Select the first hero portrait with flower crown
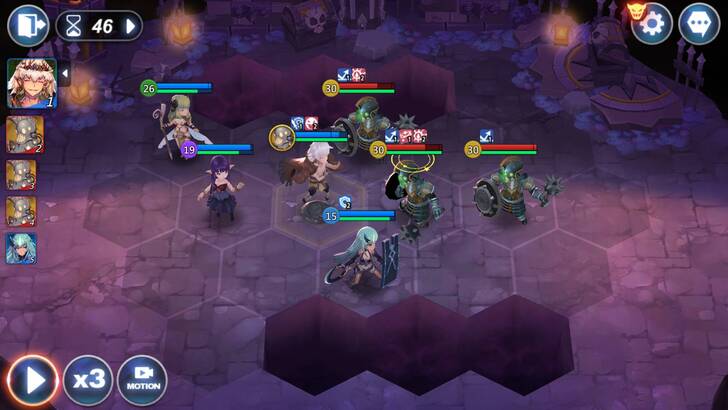 (31, 83)
